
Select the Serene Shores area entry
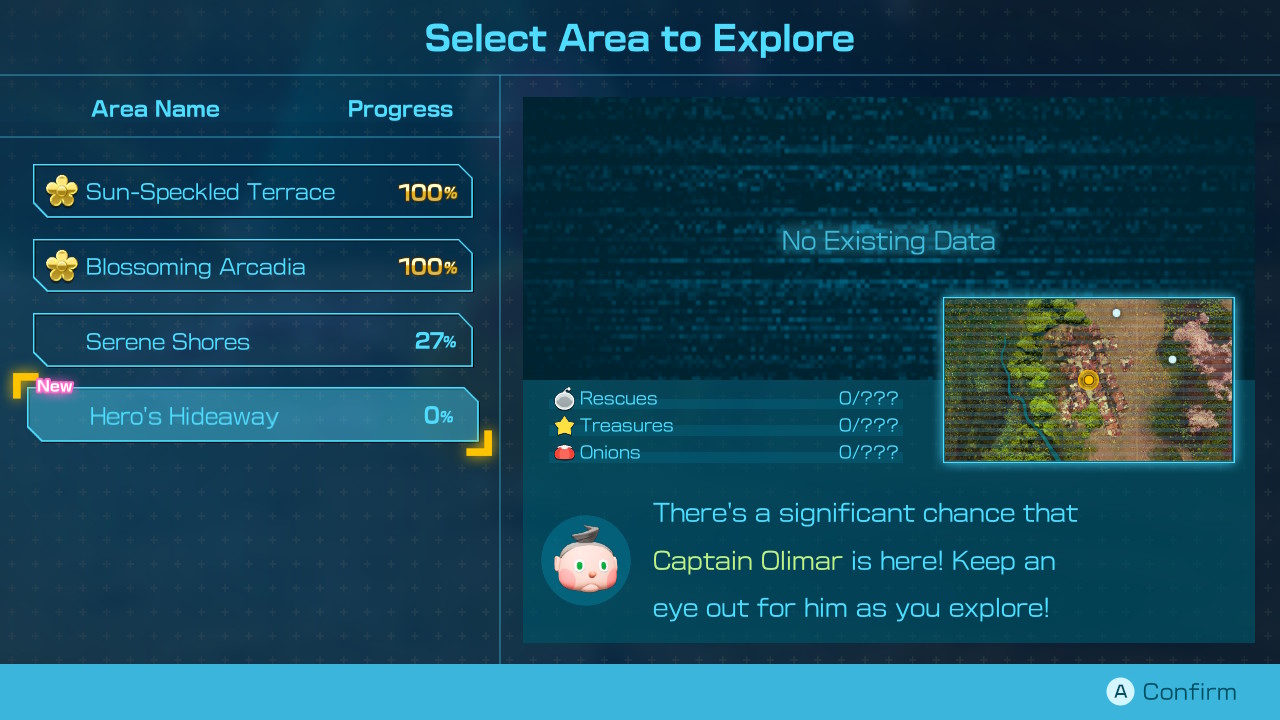click(x=252, y=340)
